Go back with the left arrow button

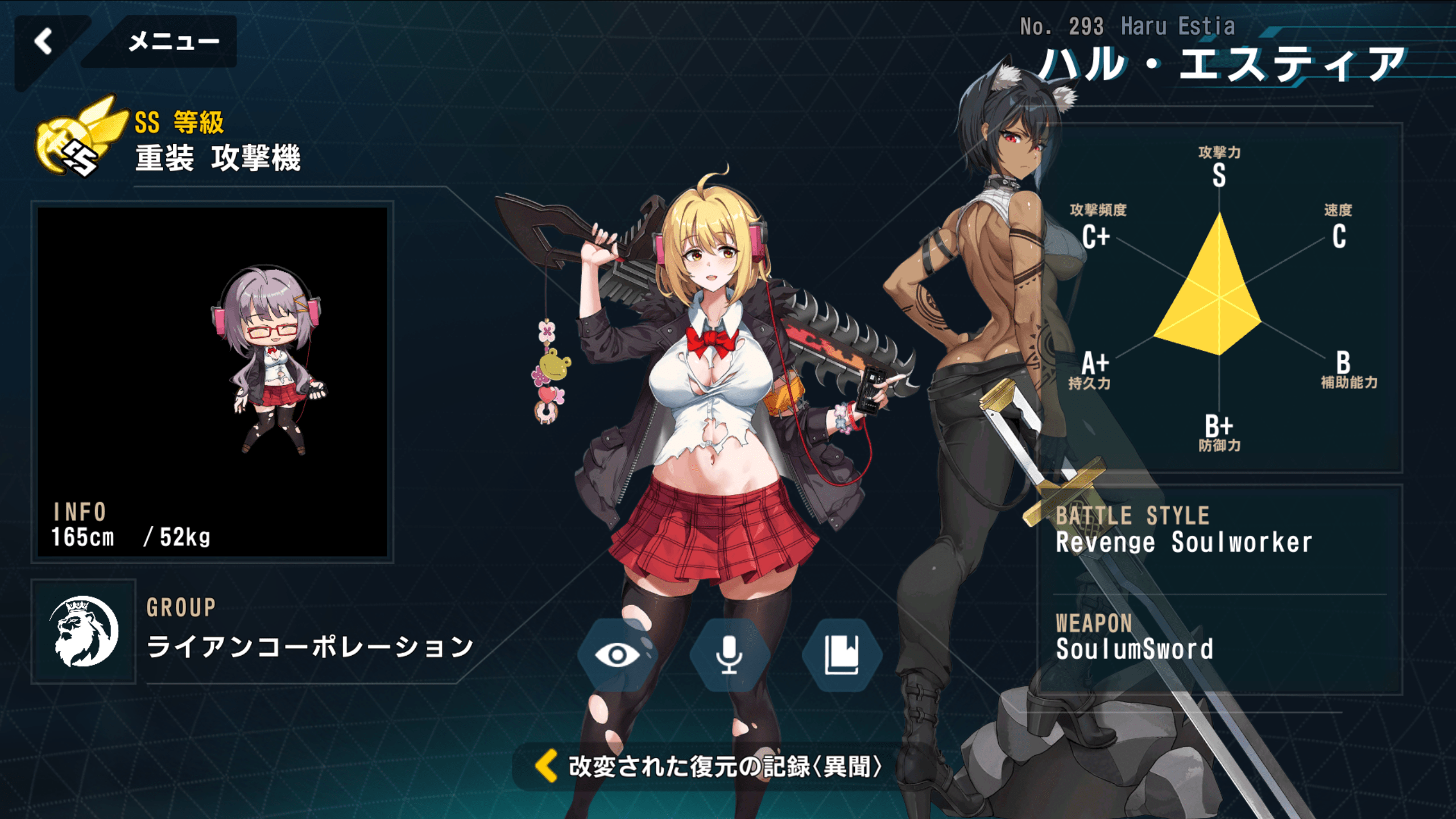point(44,42)
